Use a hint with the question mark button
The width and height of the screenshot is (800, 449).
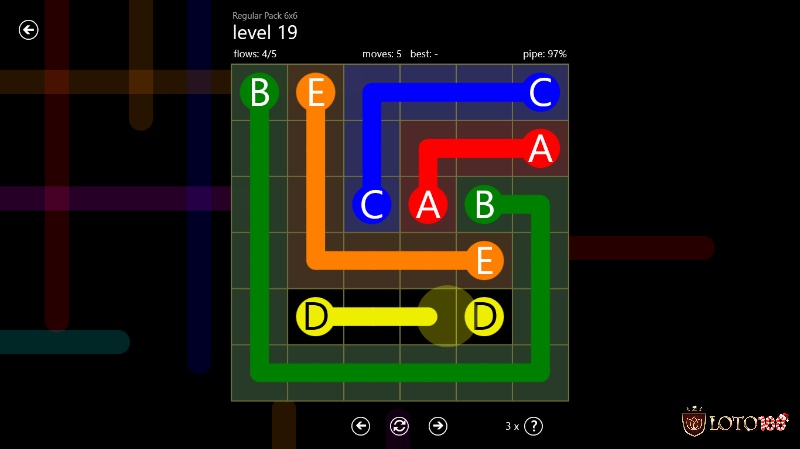[533, 426]
